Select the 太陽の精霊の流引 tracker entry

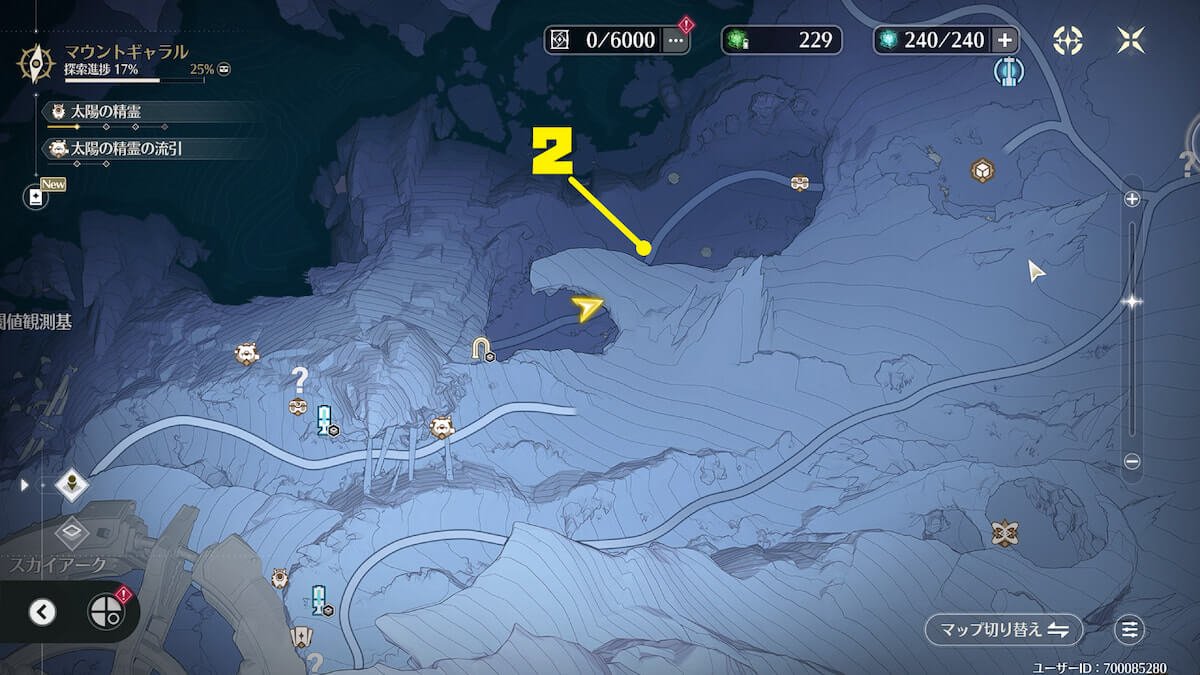coord(125,149)
